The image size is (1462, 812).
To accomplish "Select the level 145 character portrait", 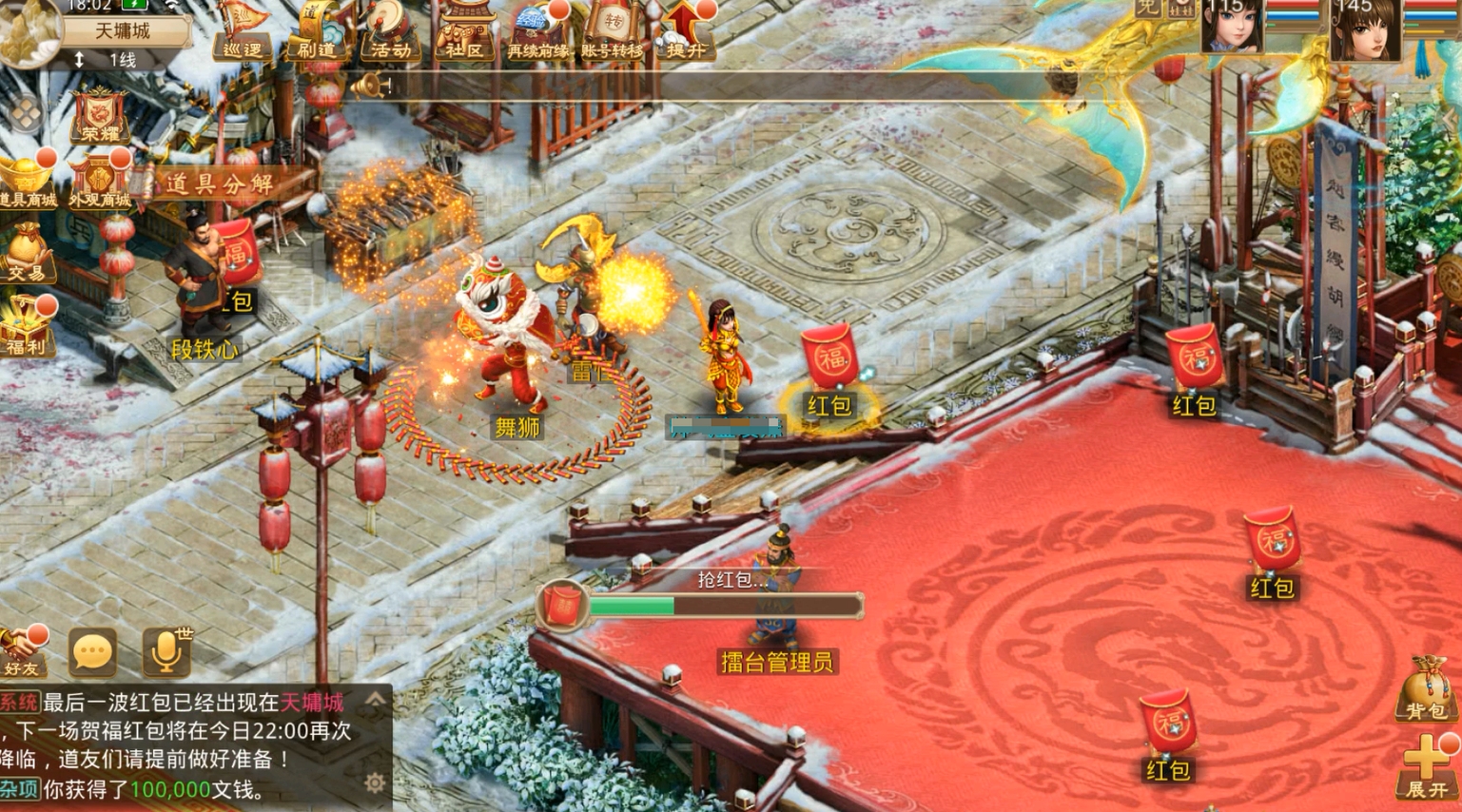I will coord(1364,29).
